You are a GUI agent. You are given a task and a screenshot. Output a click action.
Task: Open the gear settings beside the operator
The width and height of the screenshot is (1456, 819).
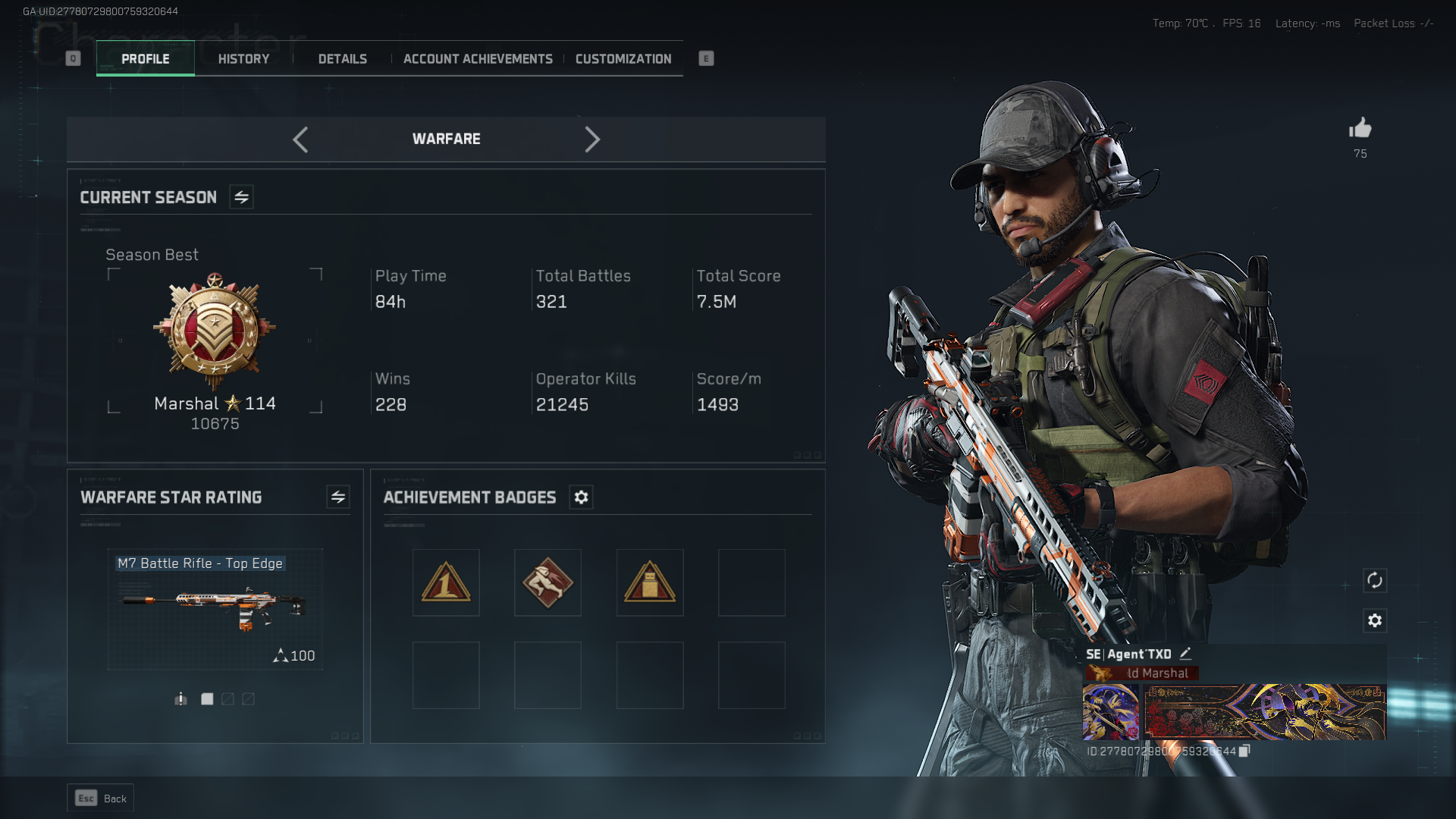coord(1375,621)
